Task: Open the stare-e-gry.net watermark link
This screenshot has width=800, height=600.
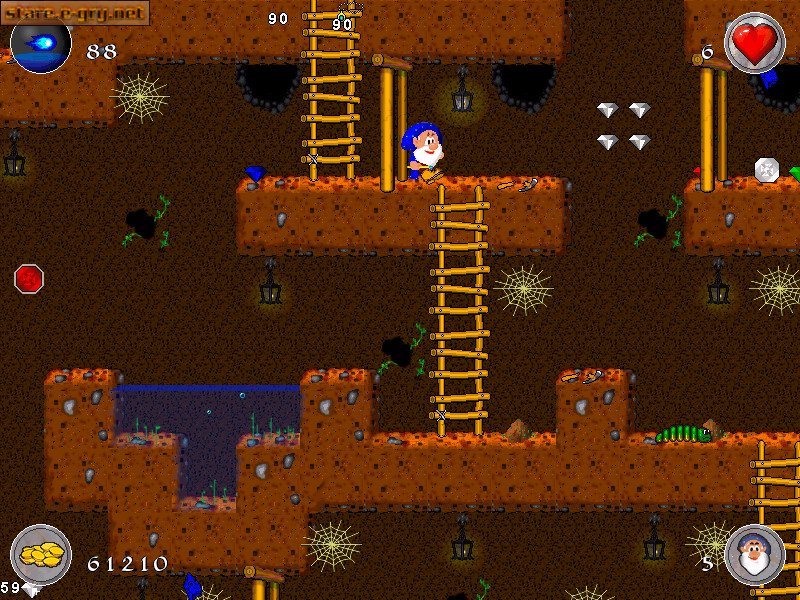Action: click(75, 12)
